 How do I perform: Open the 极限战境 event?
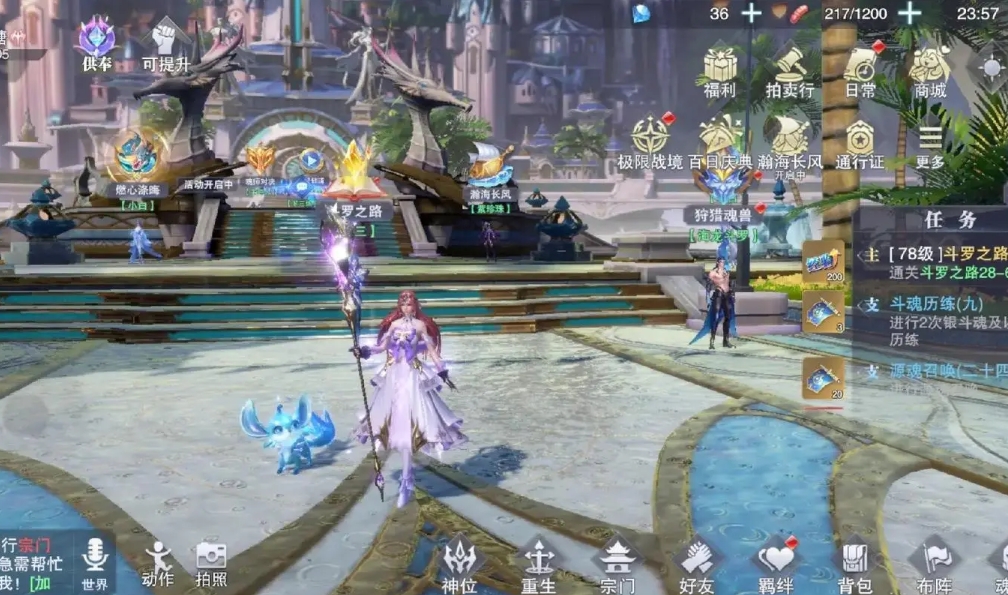650,138
